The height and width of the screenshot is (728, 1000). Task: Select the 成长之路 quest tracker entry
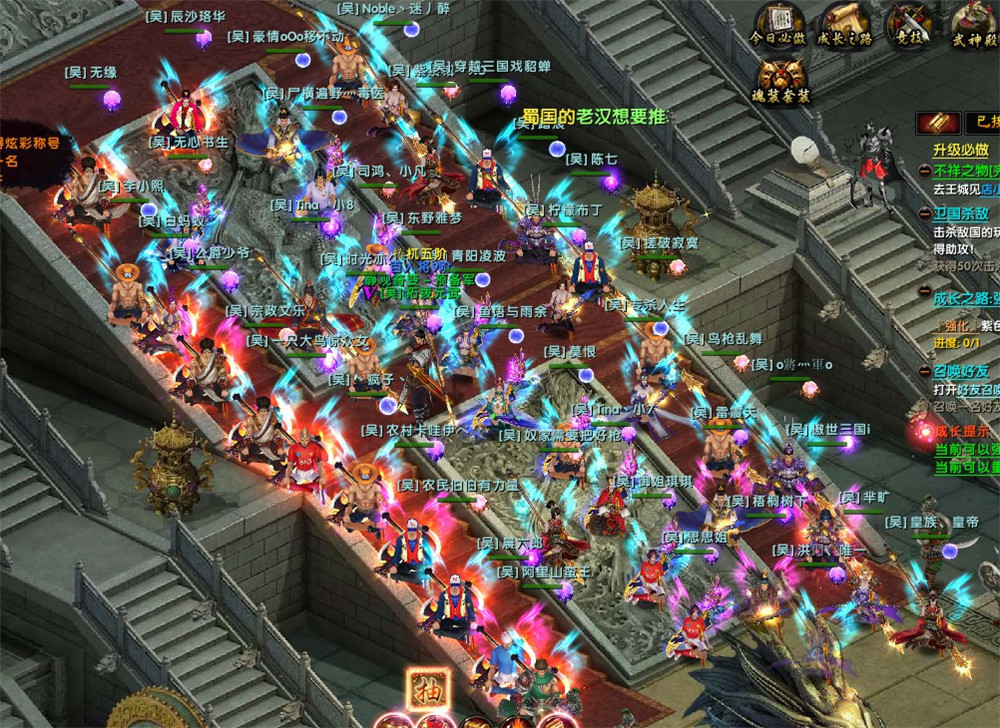(966, 297)
